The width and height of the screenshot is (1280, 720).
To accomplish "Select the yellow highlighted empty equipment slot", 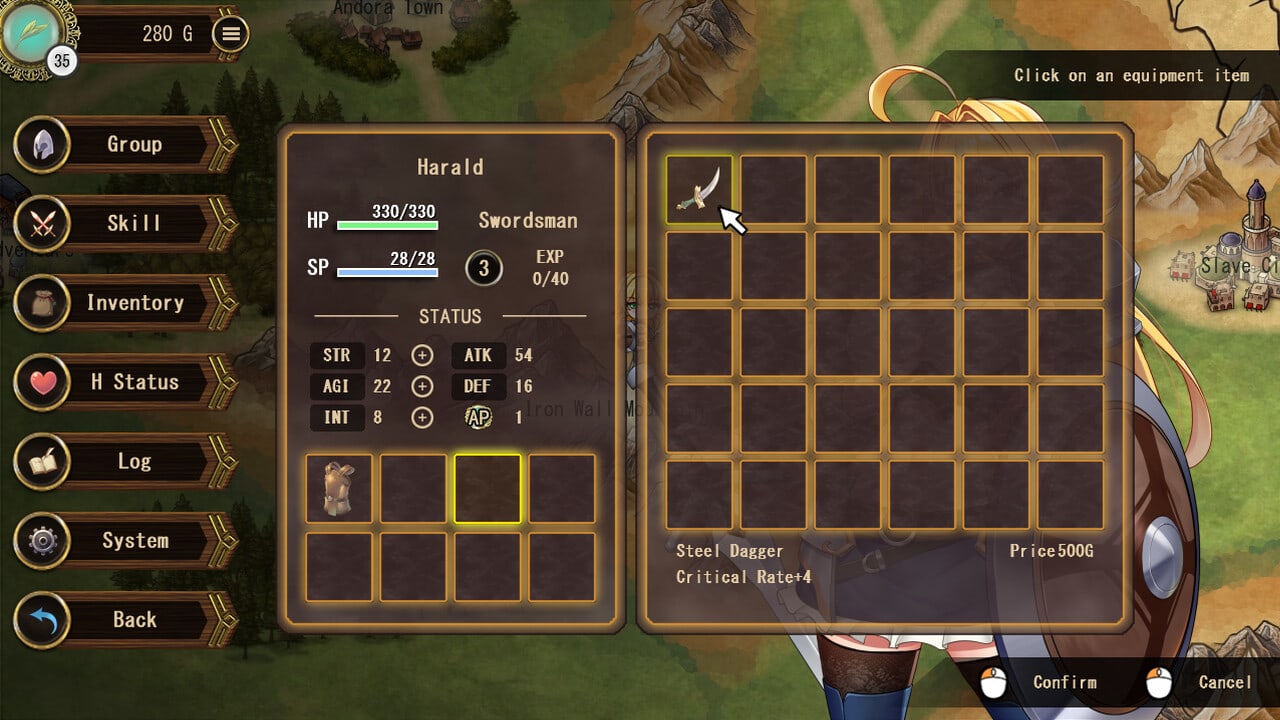I will 487,488.
